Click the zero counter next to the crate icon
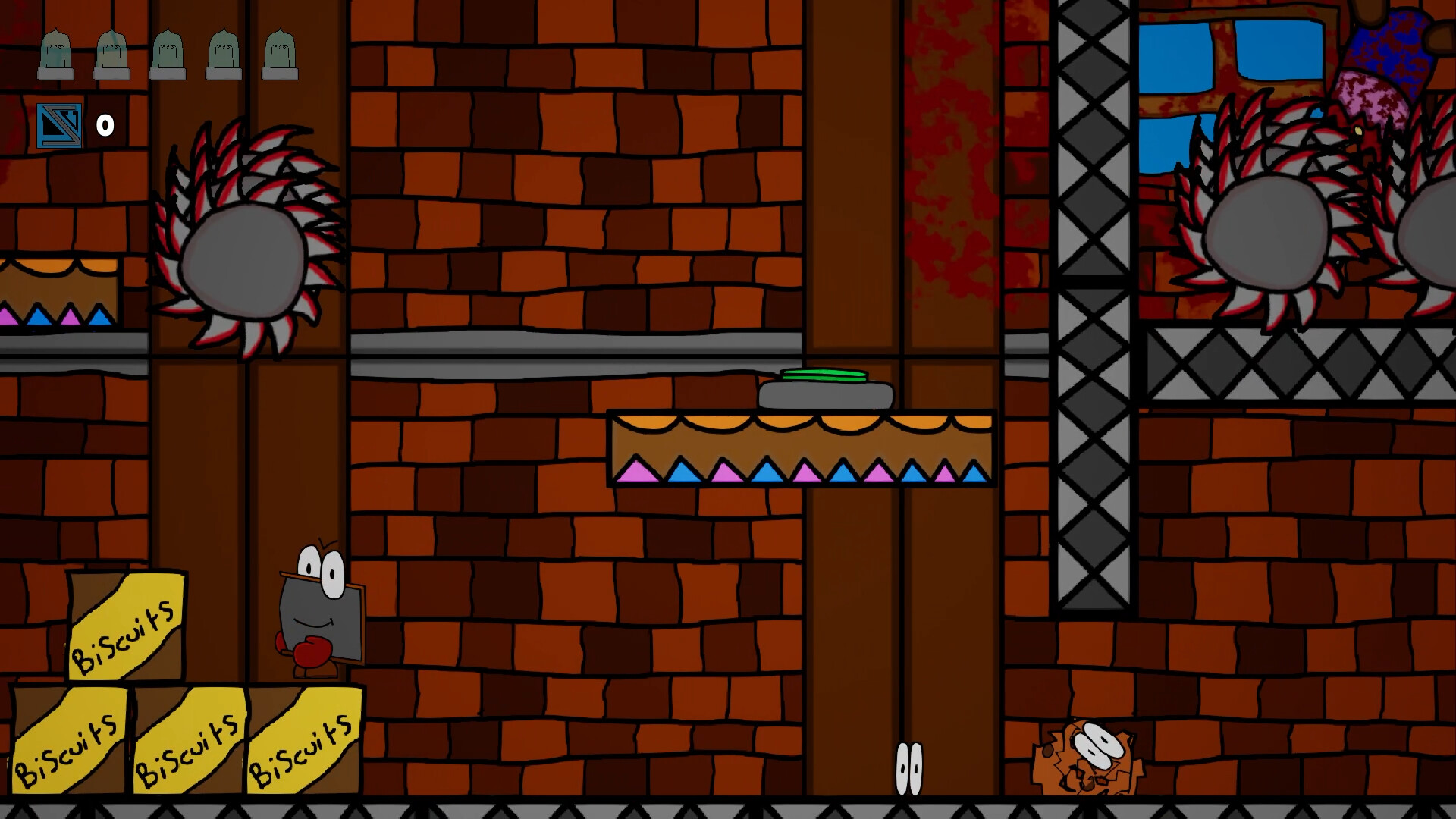This screenshot has height=819, width=1456. click(x=104, y=124)
